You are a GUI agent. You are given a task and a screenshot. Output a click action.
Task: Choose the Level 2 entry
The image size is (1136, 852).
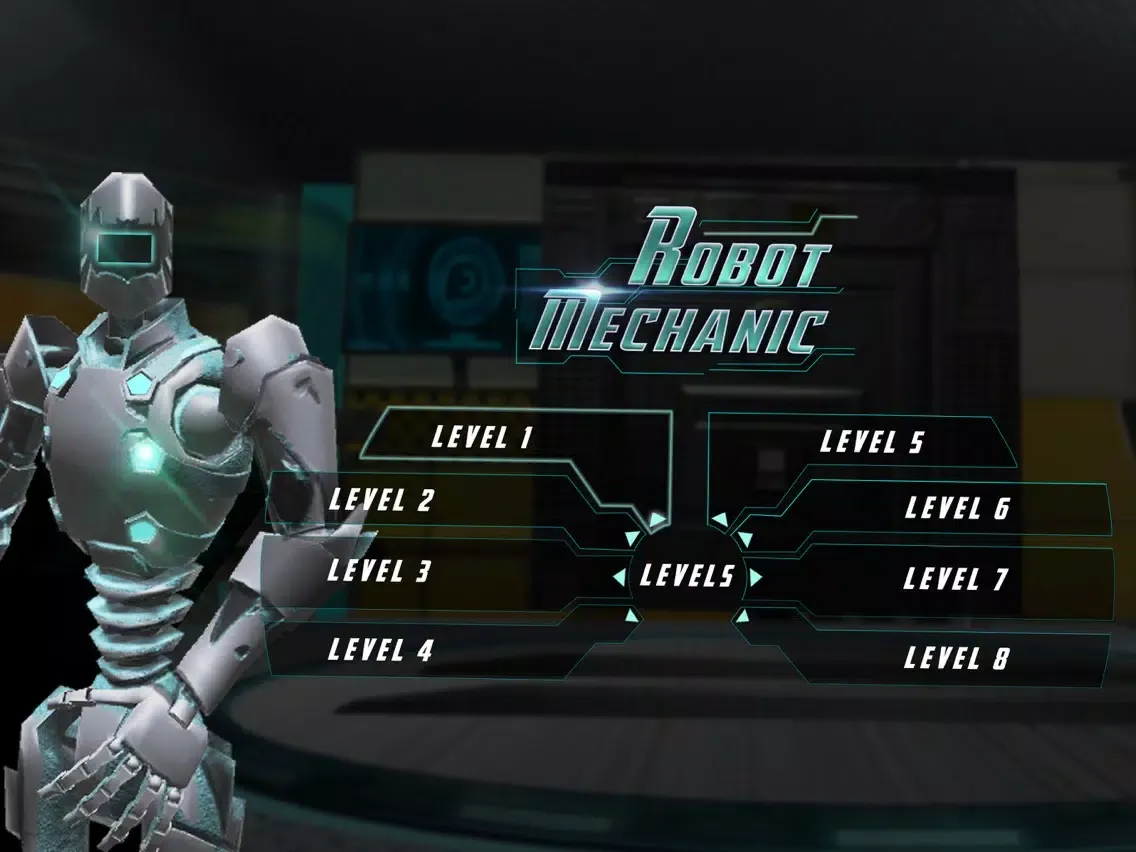(x=382, y=500)
